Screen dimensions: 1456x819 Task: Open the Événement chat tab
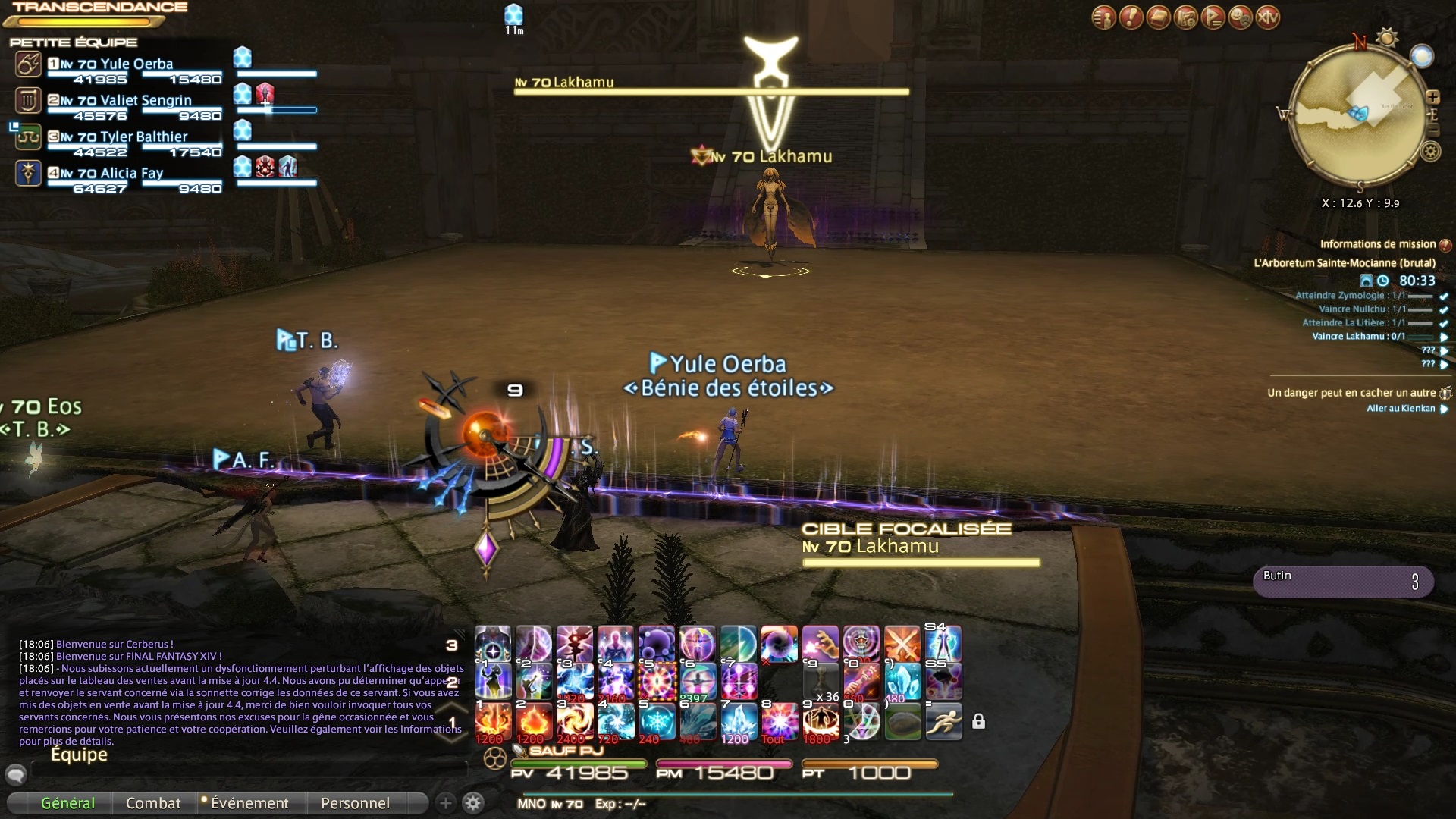tap(249, 803)
